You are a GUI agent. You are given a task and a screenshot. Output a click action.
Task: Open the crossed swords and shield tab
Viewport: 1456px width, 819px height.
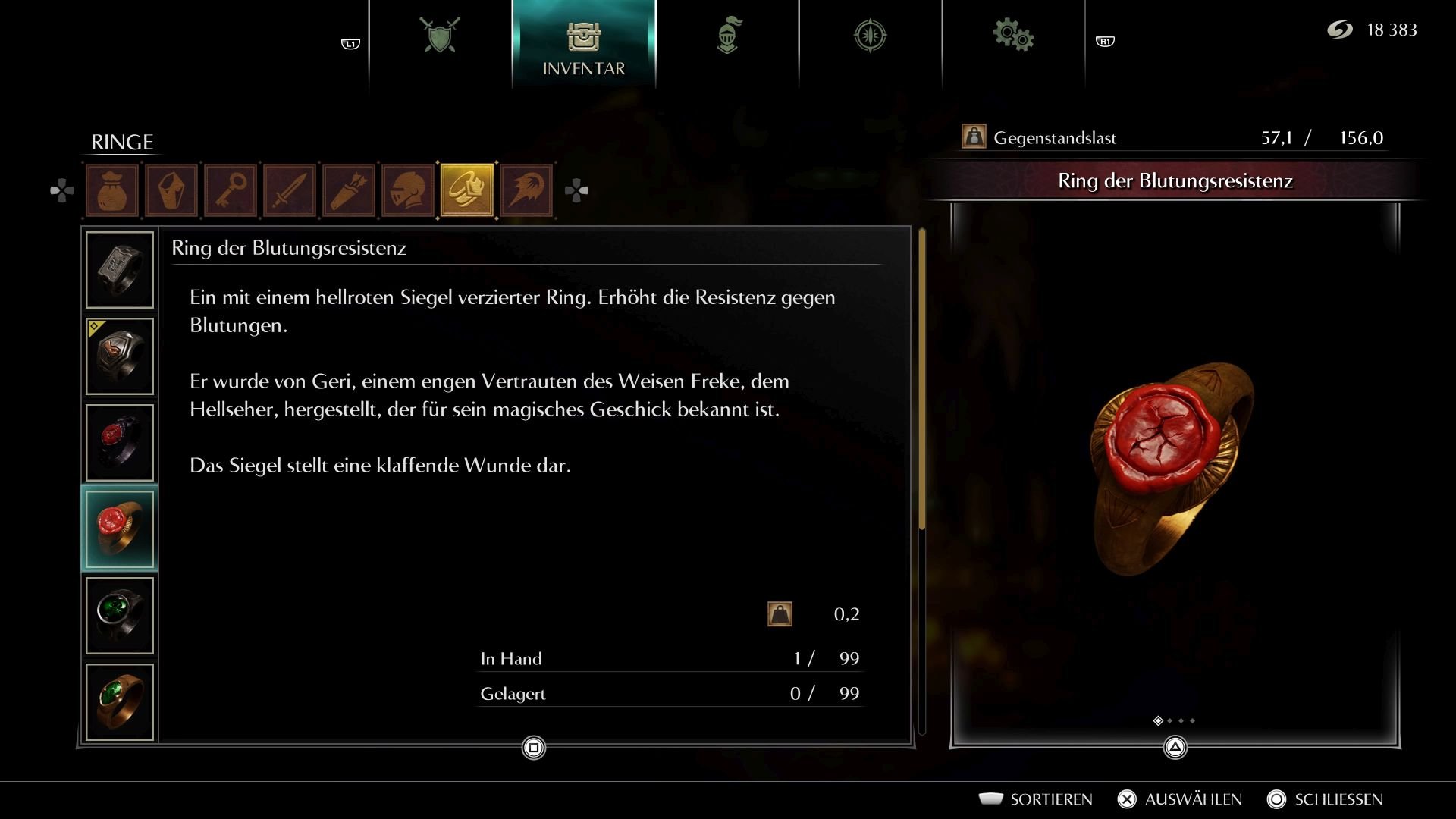[440, 36]
